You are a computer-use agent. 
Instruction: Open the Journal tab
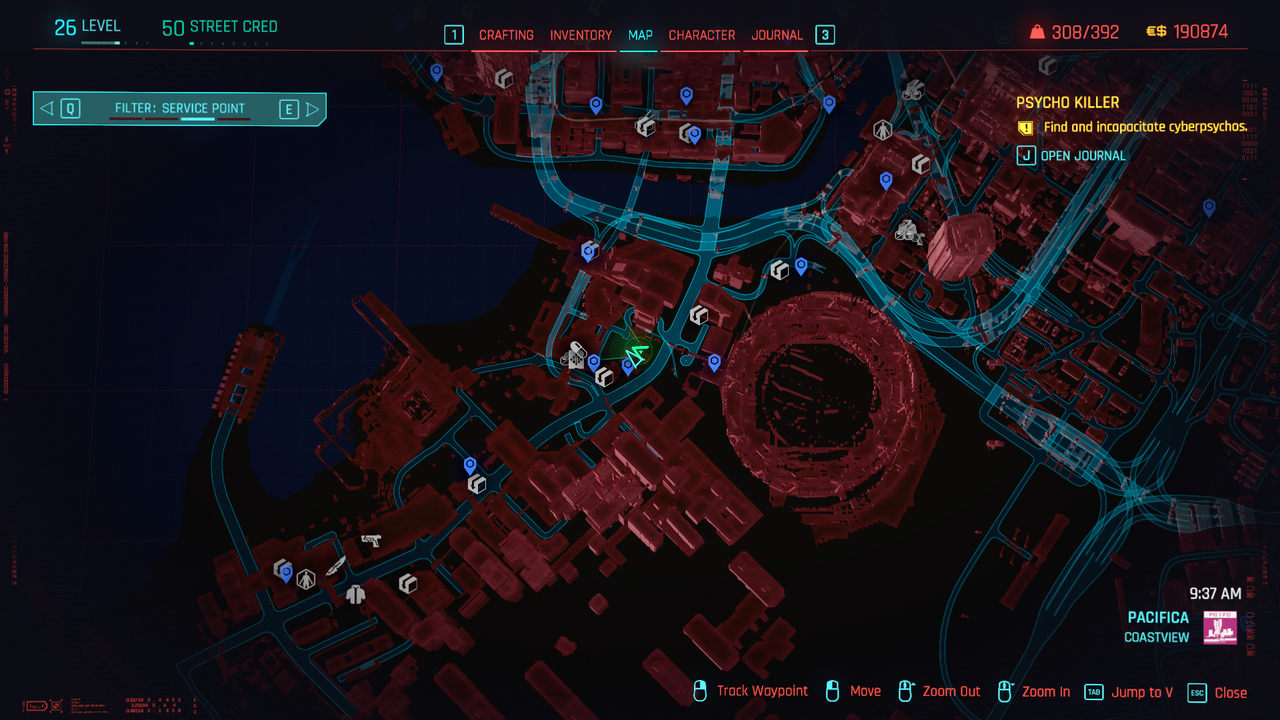(x=777, y=35)
